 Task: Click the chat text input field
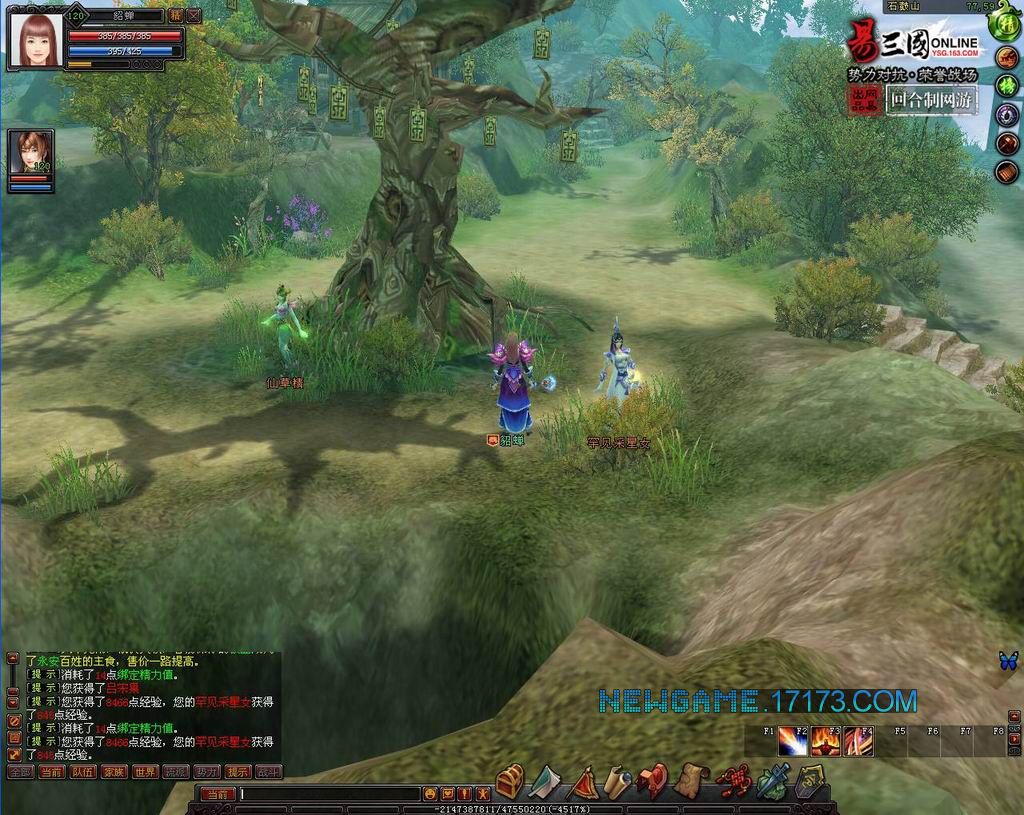(330, 794)
